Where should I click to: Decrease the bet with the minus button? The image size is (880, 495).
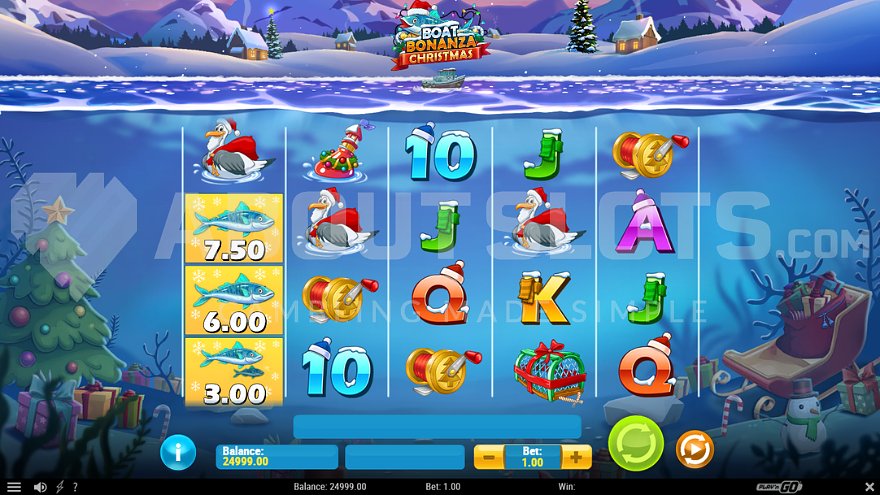pos(490,457)
